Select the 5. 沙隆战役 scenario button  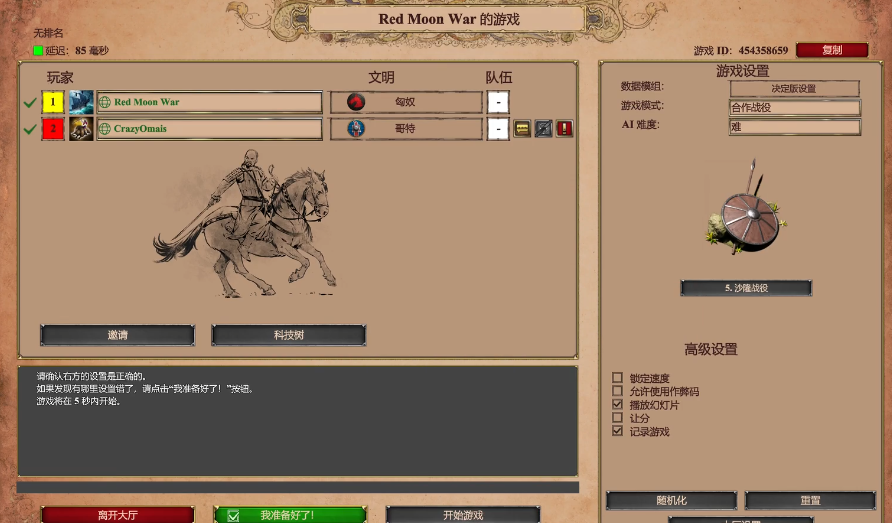pyautogui.click(x=746, y=288)
